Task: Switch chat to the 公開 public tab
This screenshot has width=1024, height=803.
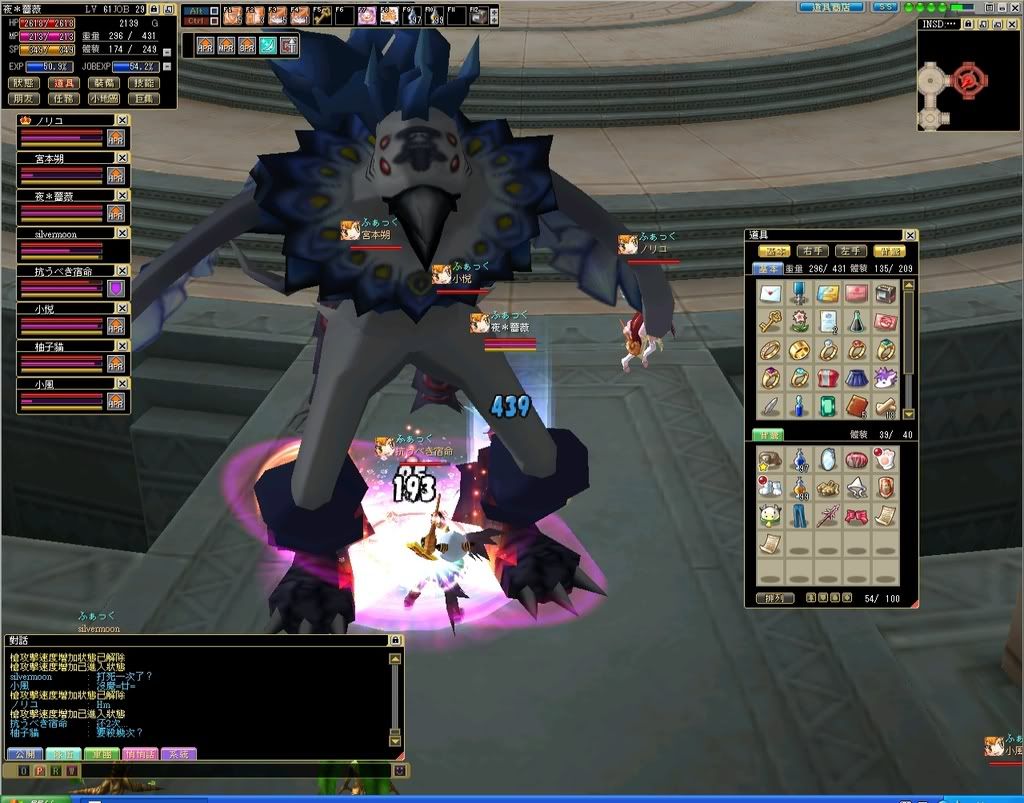Action: [x=24, y=753]
